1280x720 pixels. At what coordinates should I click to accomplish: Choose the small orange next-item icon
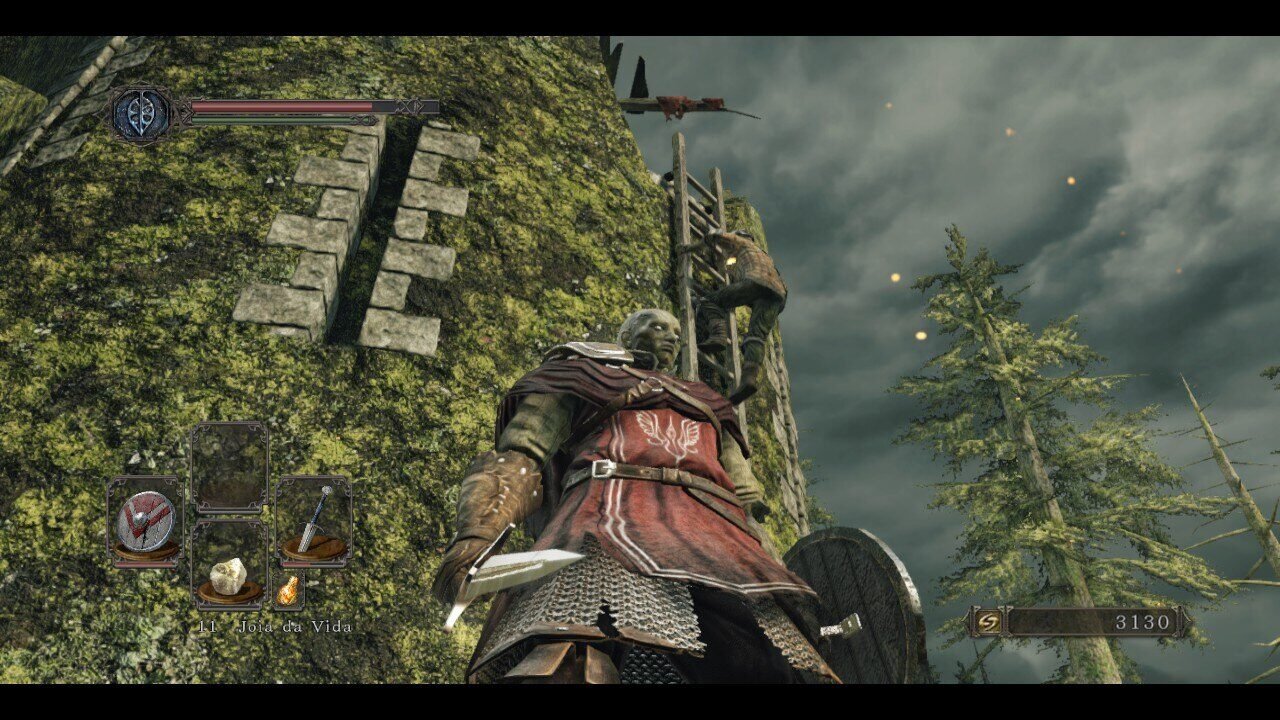click(x=287, y=591)
